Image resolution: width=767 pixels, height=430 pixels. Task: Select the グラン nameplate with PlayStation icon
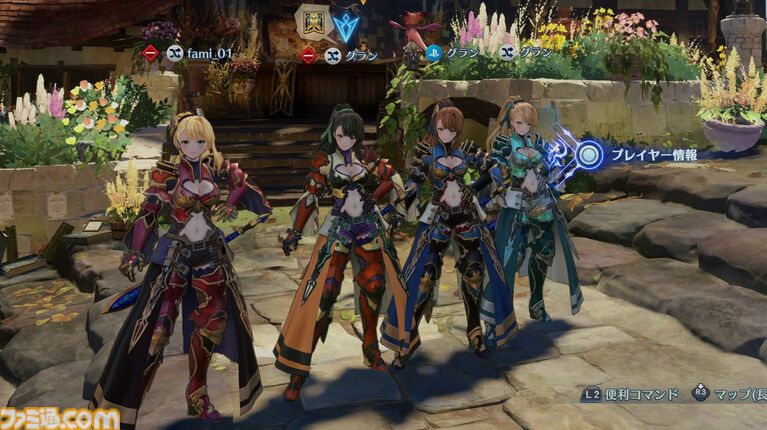458,54
